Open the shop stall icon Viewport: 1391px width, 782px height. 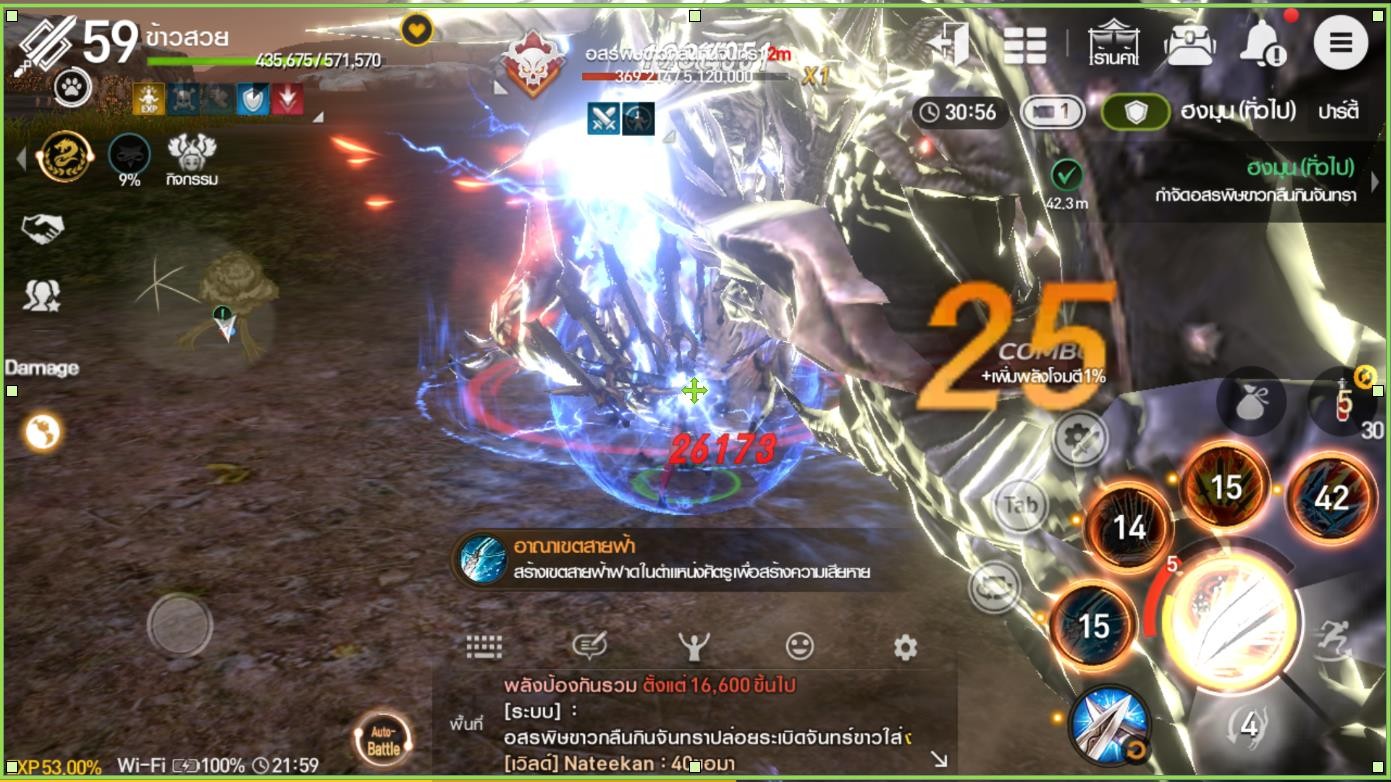click(1115, 44)
